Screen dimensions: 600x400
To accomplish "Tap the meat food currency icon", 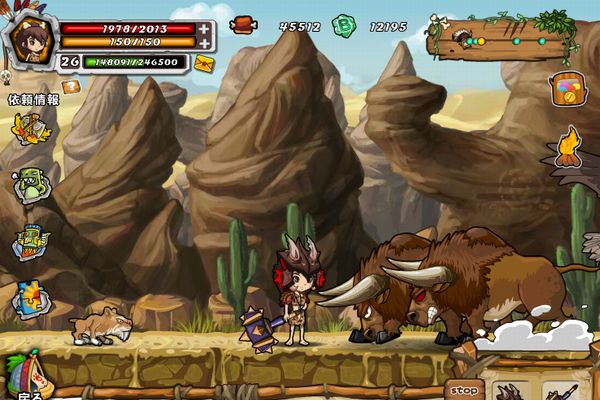I will 243,25.
